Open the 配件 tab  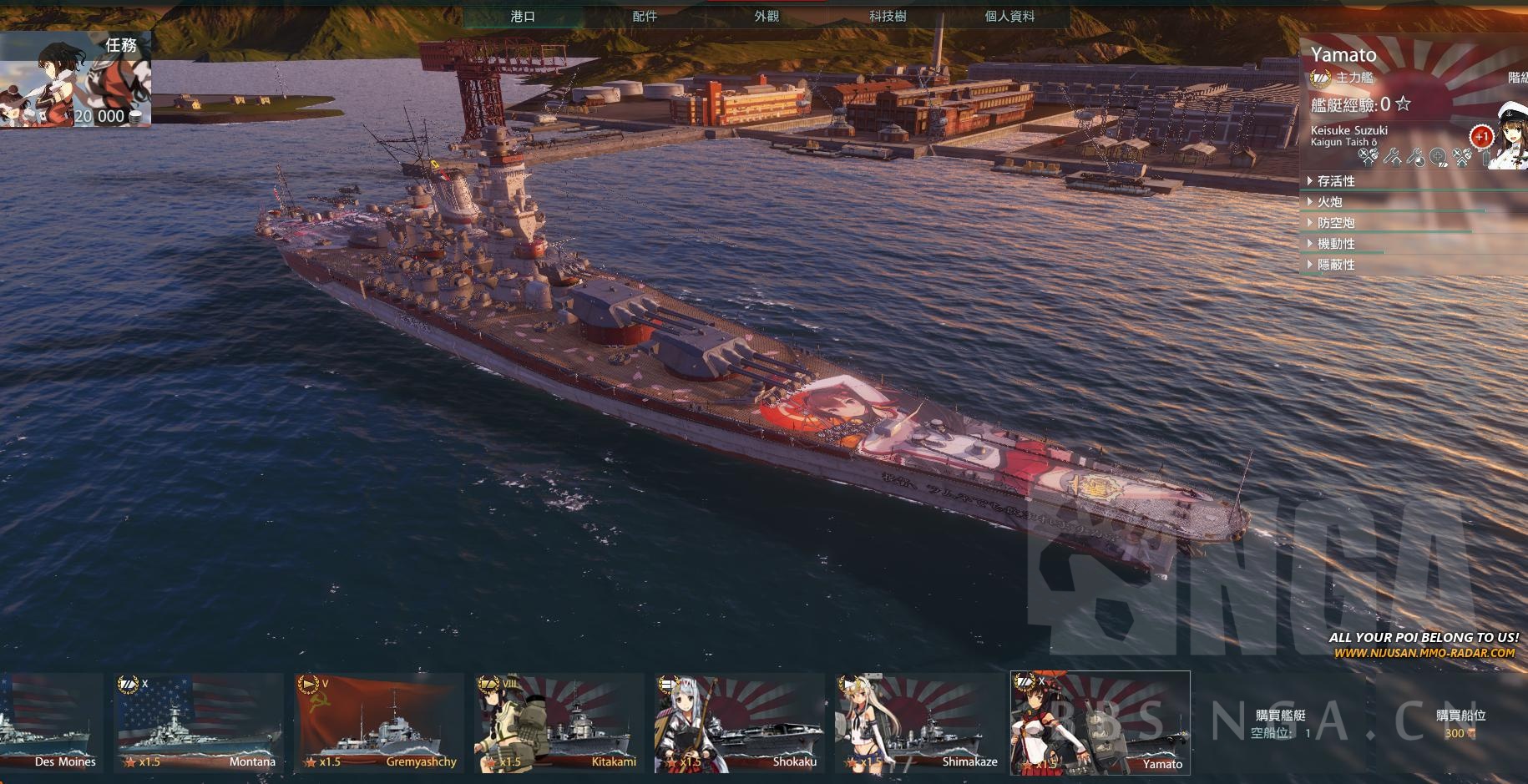[645, 17]
